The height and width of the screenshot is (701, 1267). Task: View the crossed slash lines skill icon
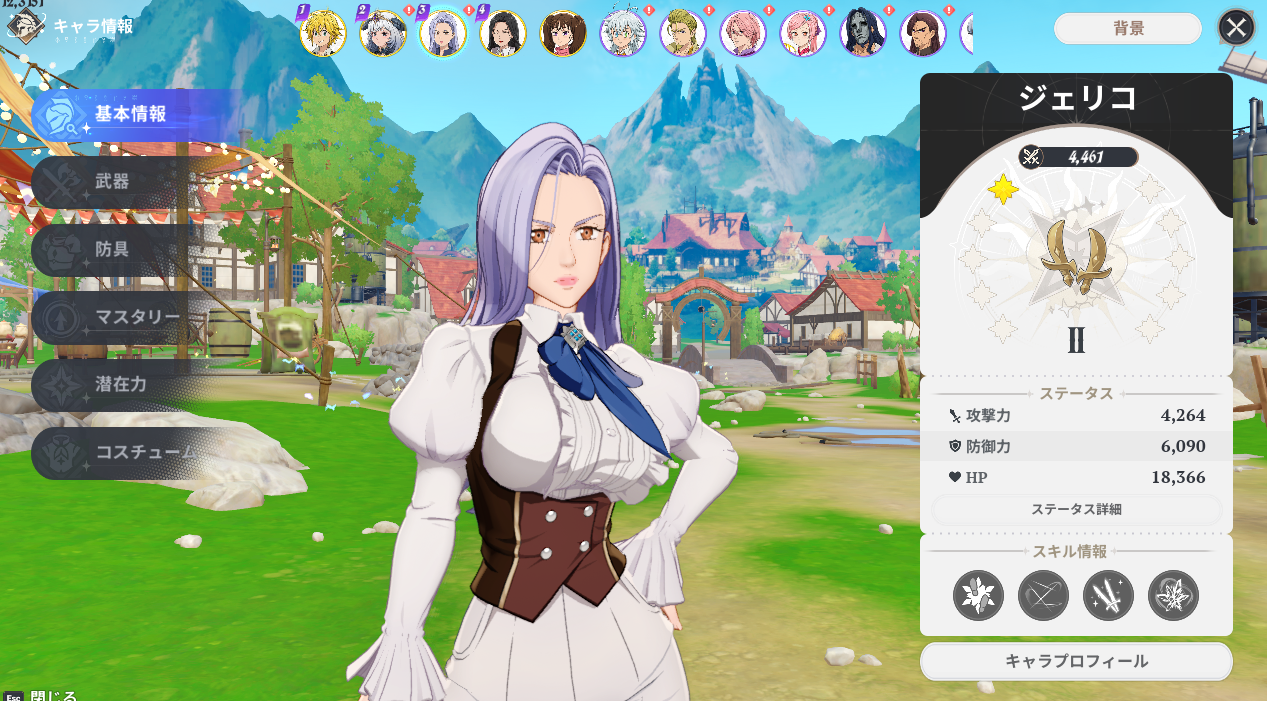1043,595
